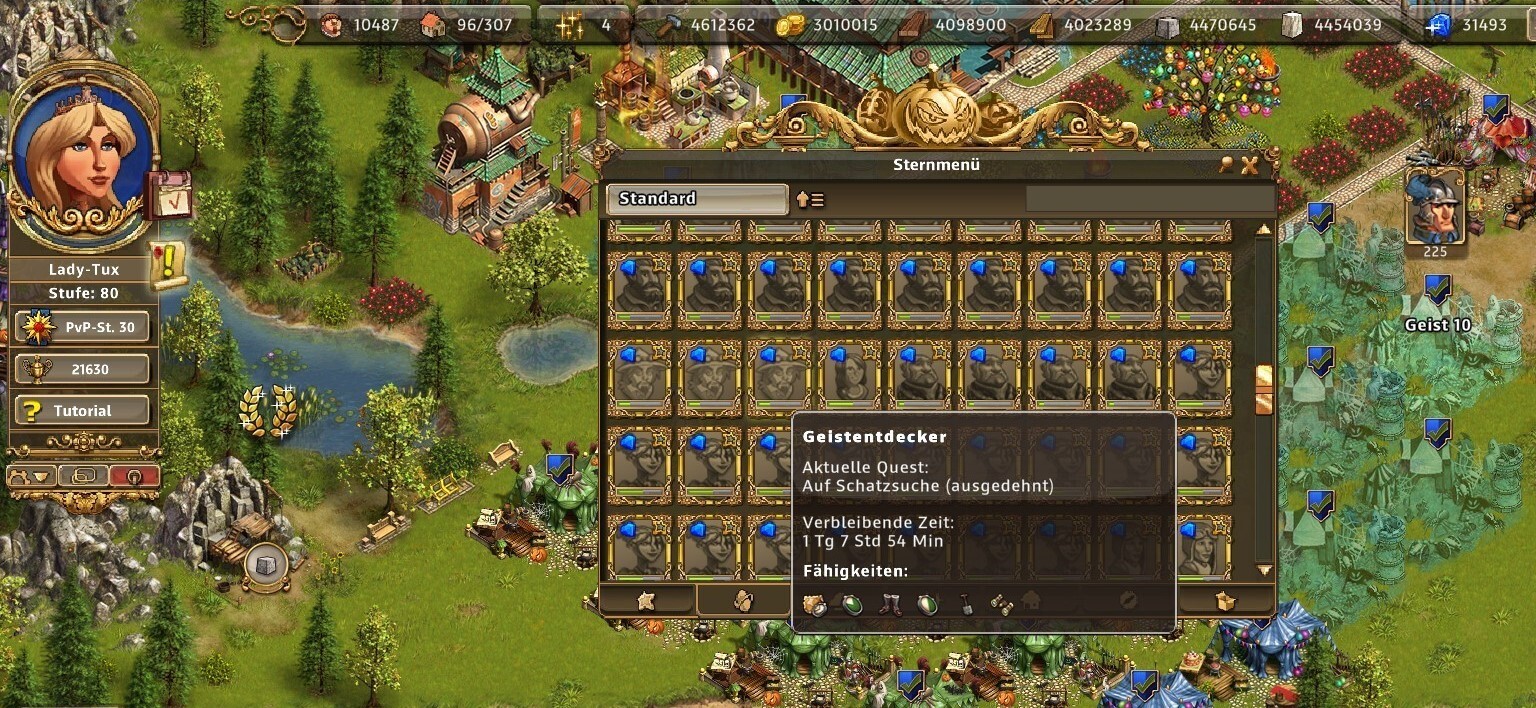This screenshot has width=1536, height=708.
Task: Open the calendar icon beside the avatar
Action: tap(167, 196)
